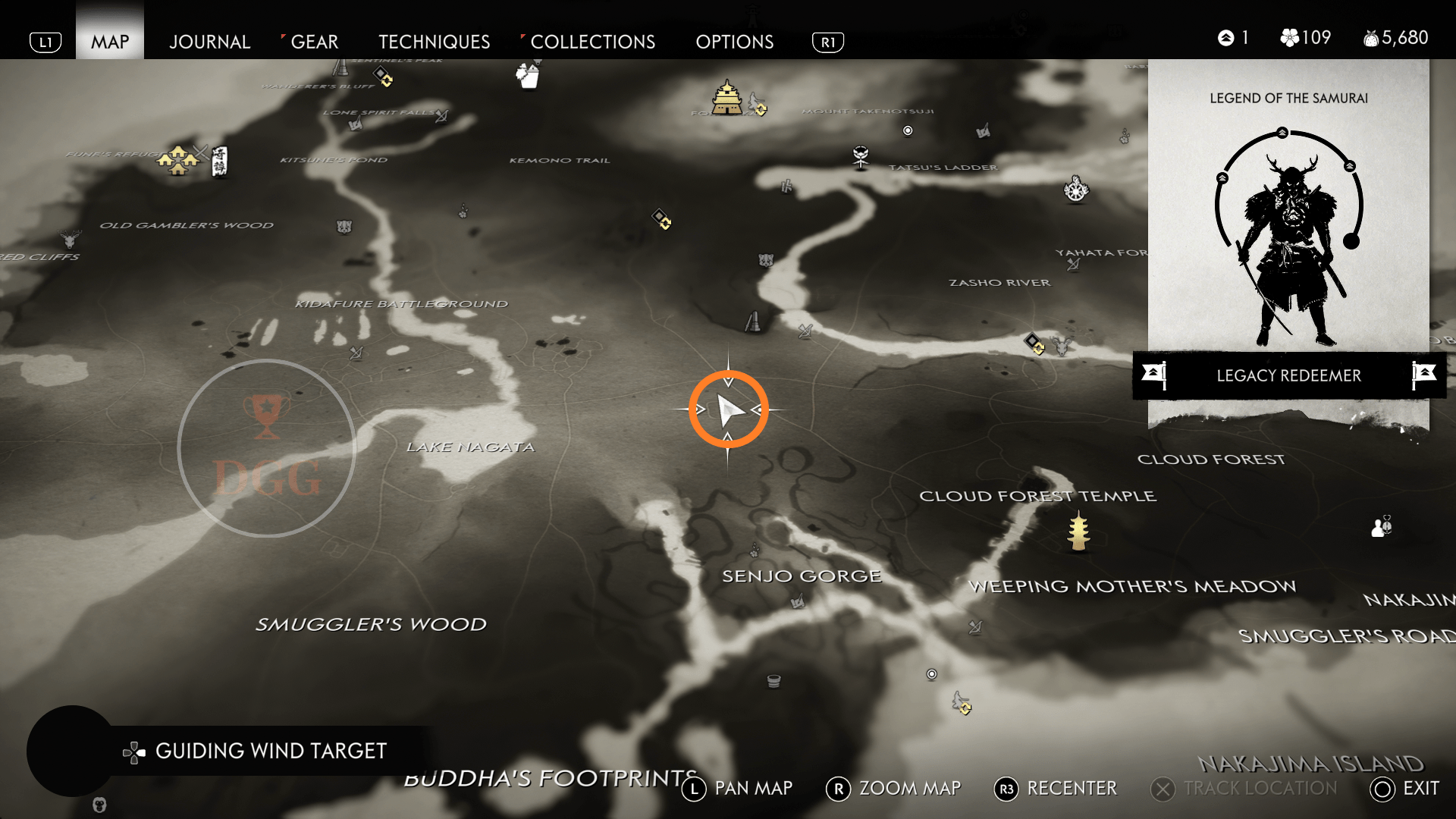
Task: Open the Options tab
Action: pos(734,42)
